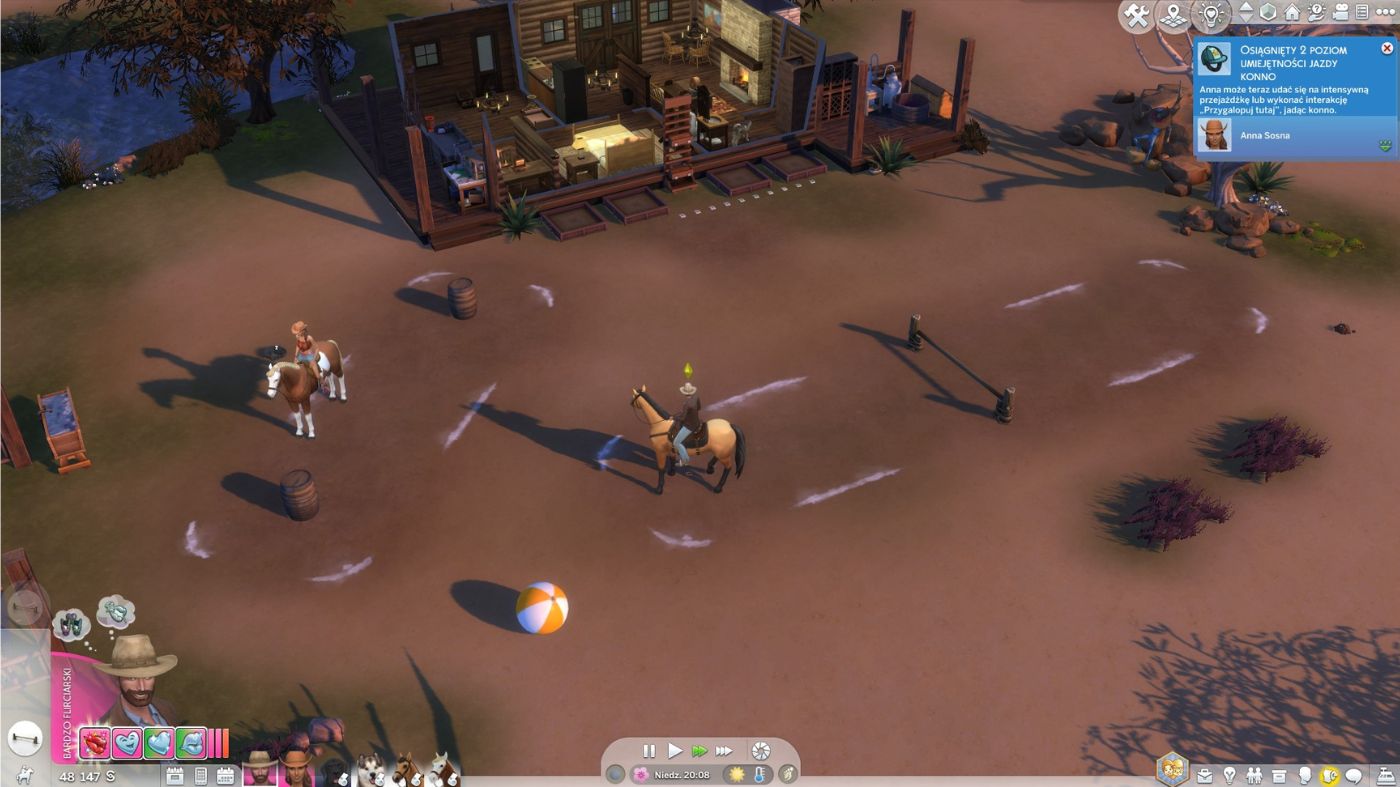This screenshot has width=1400, height=787.
Task: Enable ultra speed playback
Action: [723, 750]
